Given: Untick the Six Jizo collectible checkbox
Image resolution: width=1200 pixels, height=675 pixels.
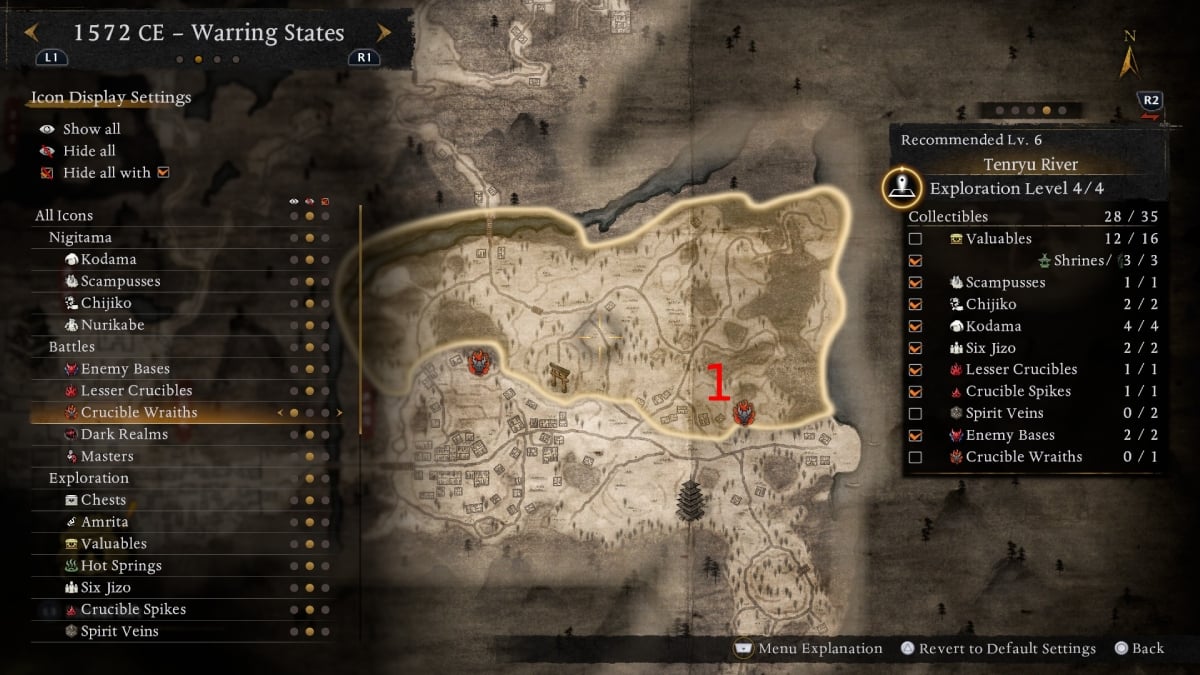Looking at the screenshot, I should point(915,348).
